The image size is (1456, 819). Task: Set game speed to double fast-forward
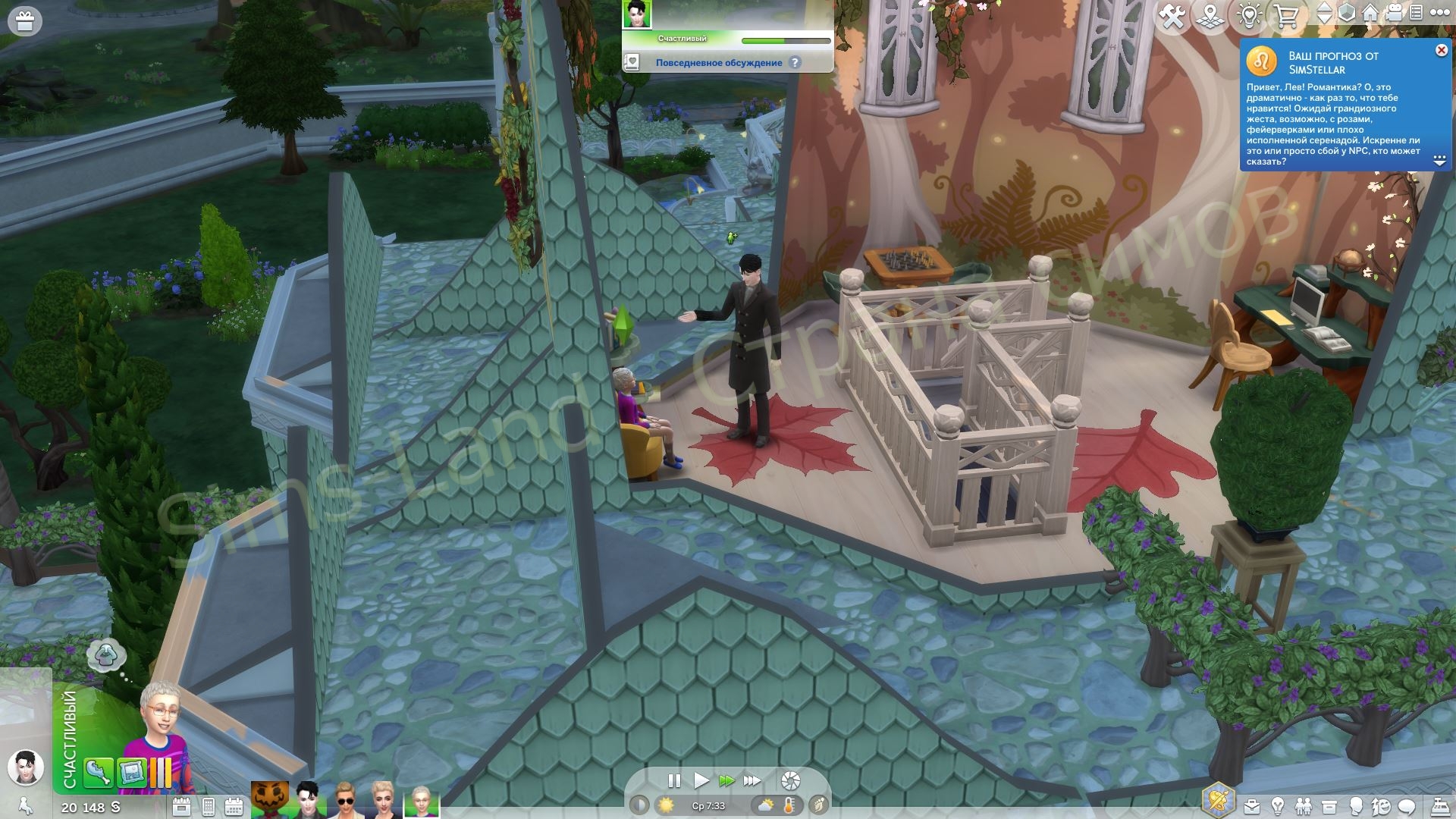pyautogui.click(x=726, y=780)
